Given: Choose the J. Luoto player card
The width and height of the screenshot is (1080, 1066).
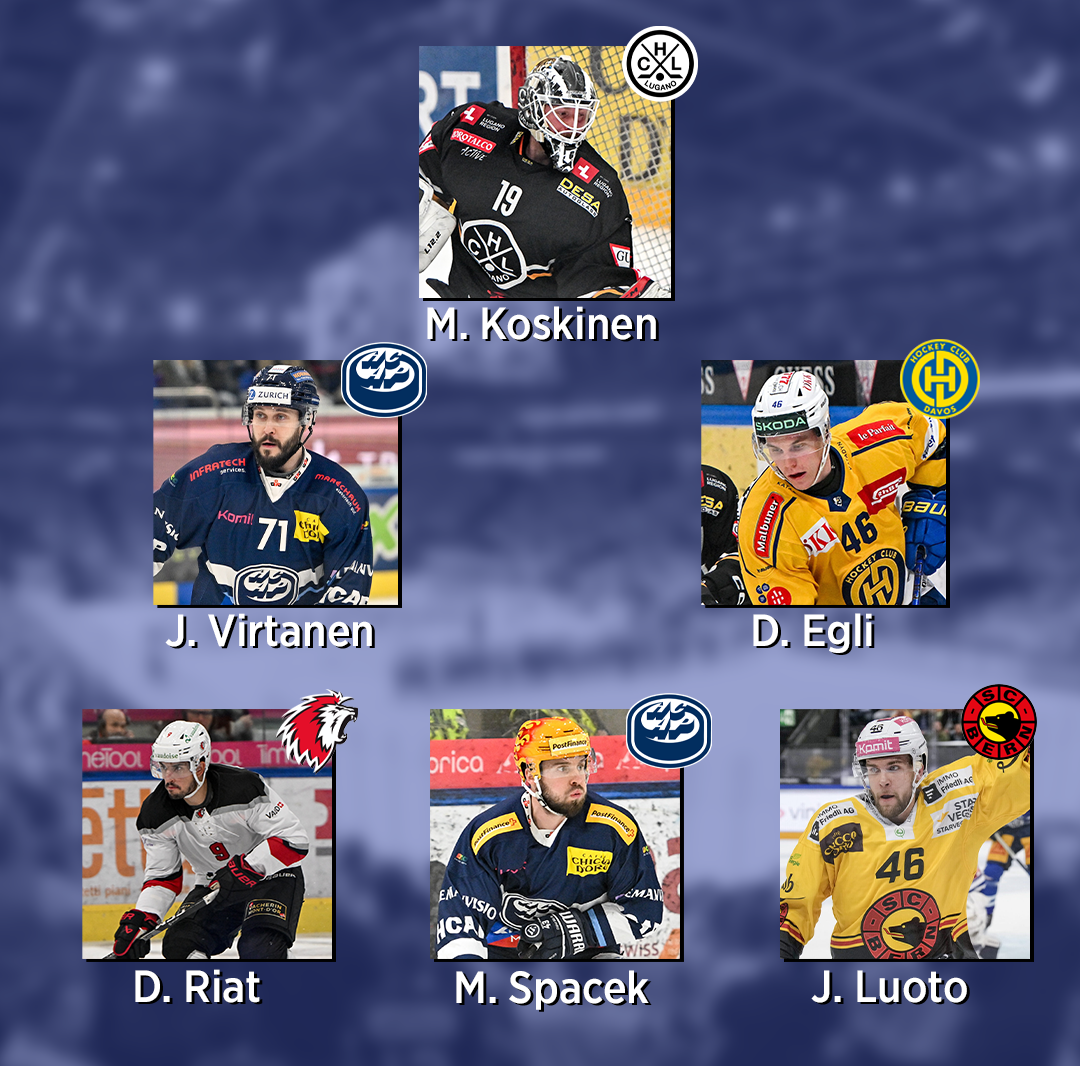Looking at the screenshot, I should tap(904, 835).
